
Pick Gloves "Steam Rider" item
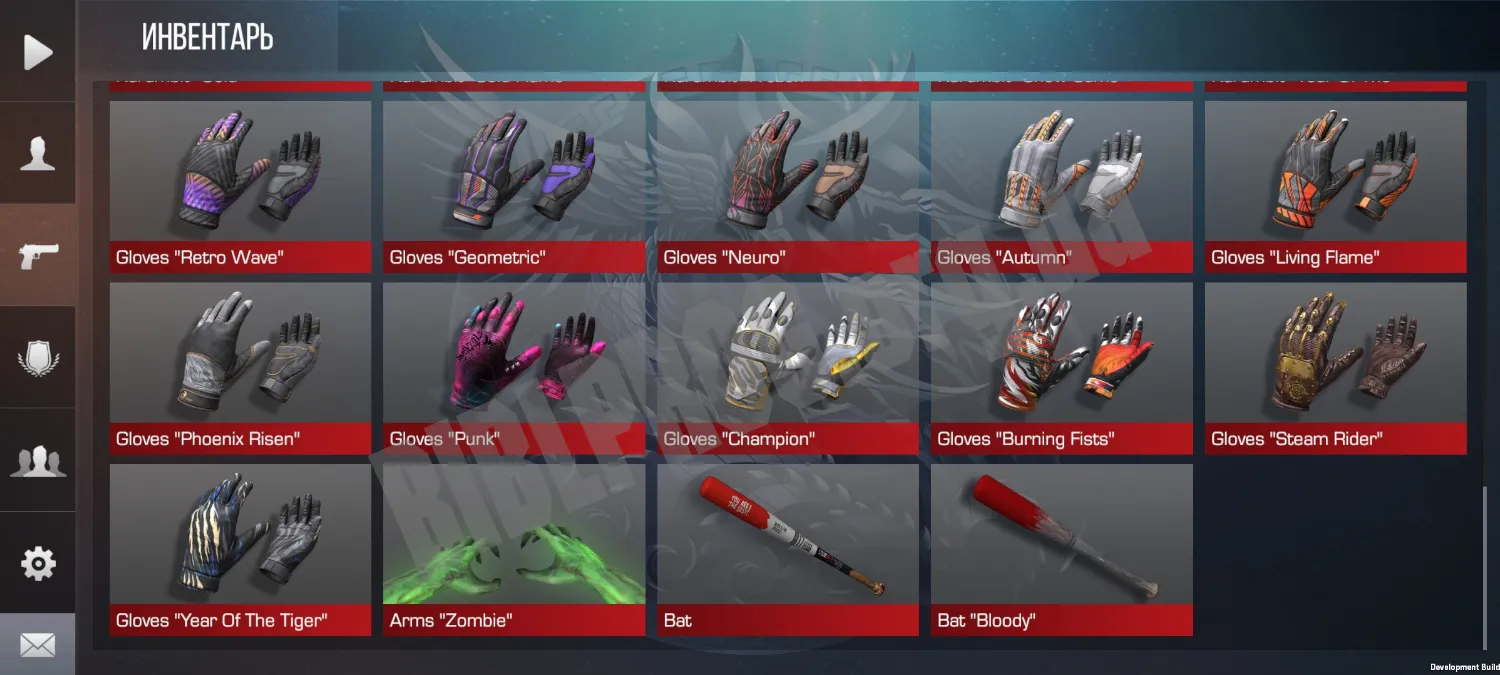click(1336, 368)
